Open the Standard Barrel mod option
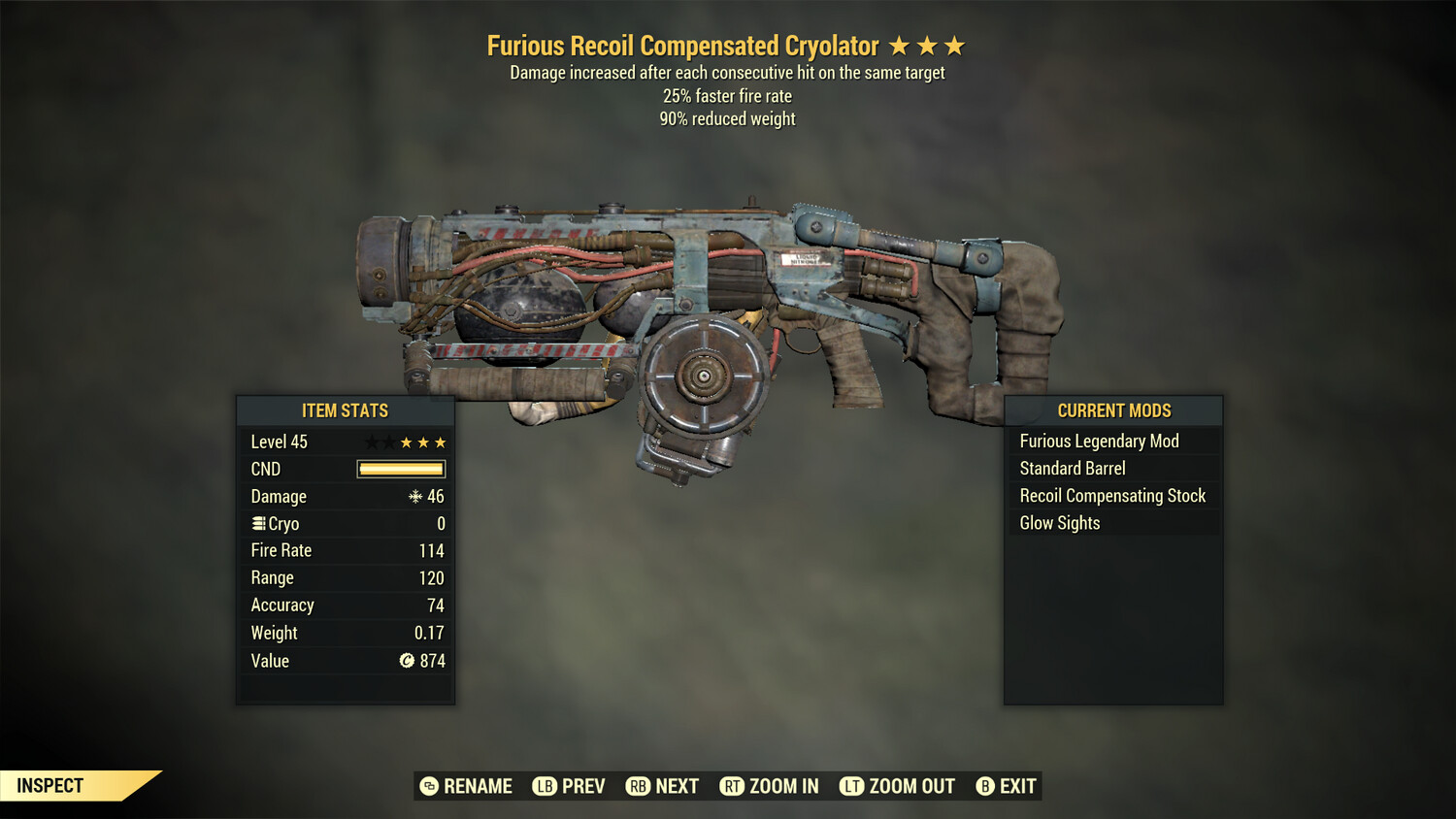This screenshot has height=819, width=1456. [1072, 468]
